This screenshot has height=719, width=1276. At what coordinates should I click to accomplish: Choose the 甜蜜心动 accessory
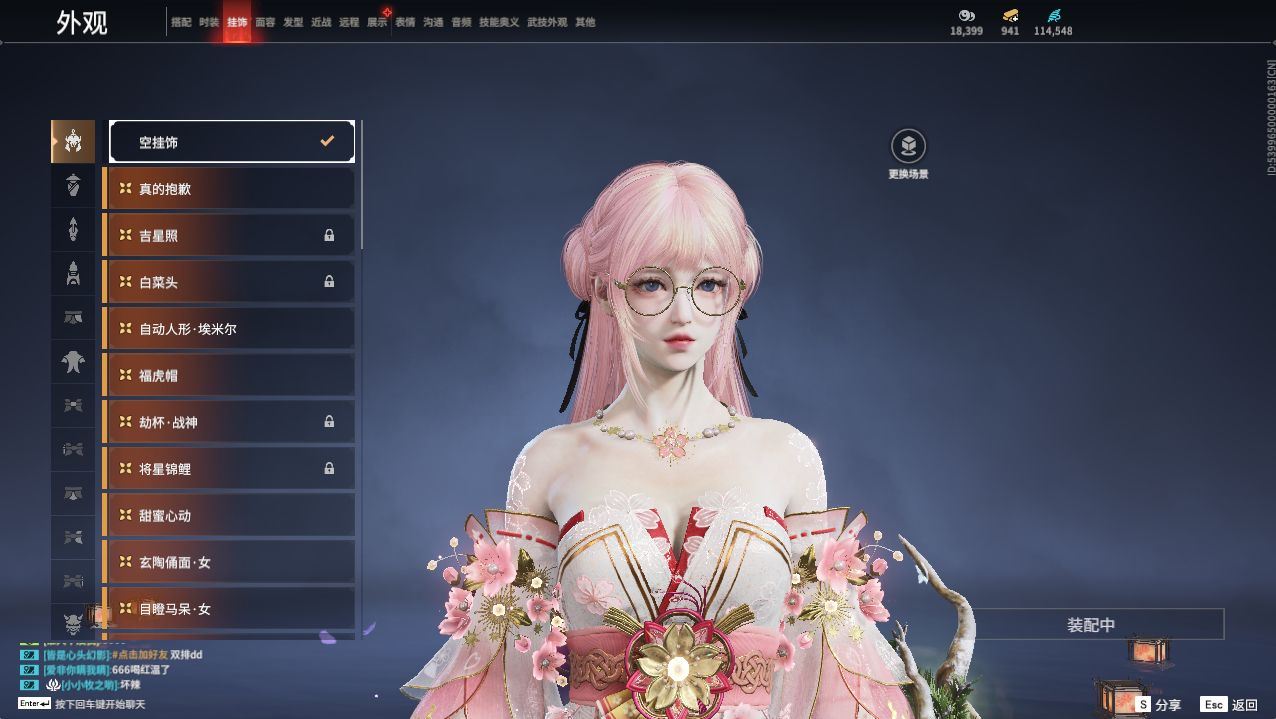[229, 516]
